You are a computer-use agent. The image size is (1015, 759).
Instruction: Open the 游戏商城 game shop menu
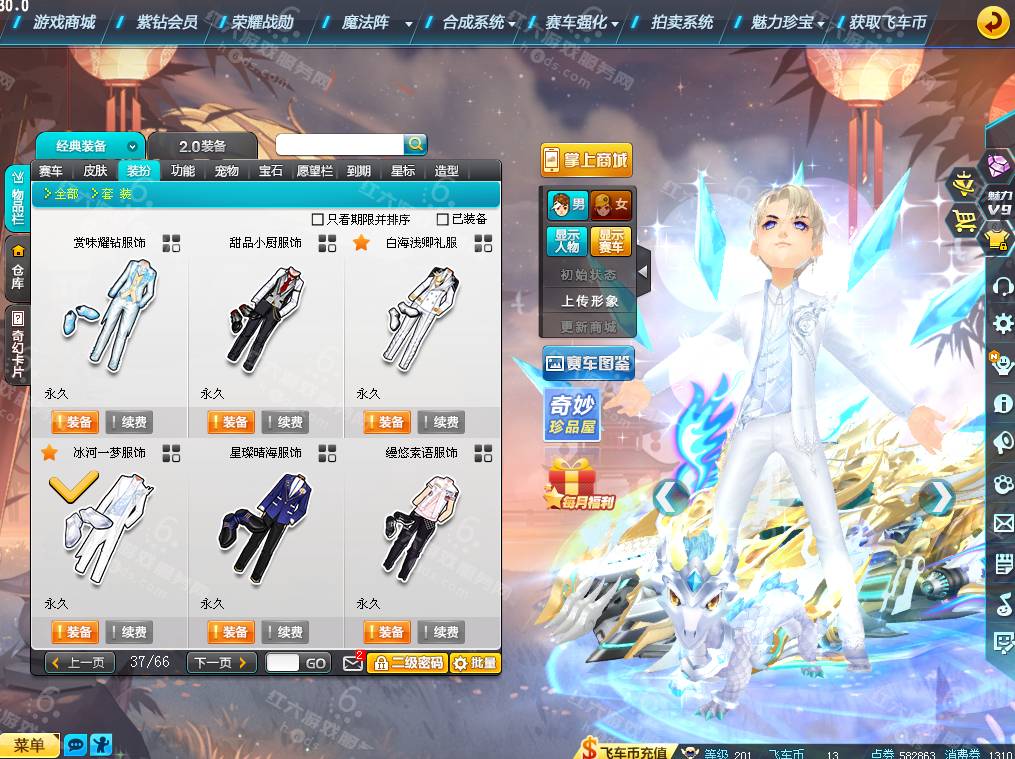(64, 21)
